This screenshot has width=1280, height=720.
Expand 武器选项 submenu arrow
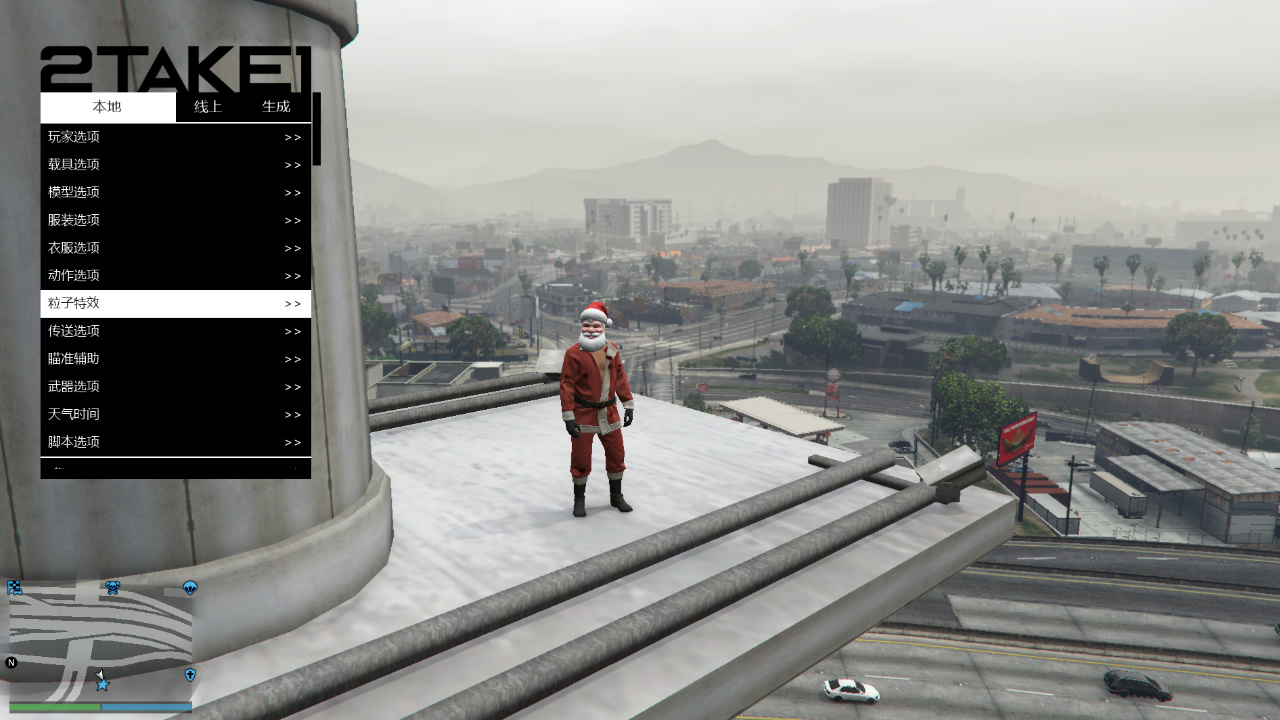click(x=291, y=386)
